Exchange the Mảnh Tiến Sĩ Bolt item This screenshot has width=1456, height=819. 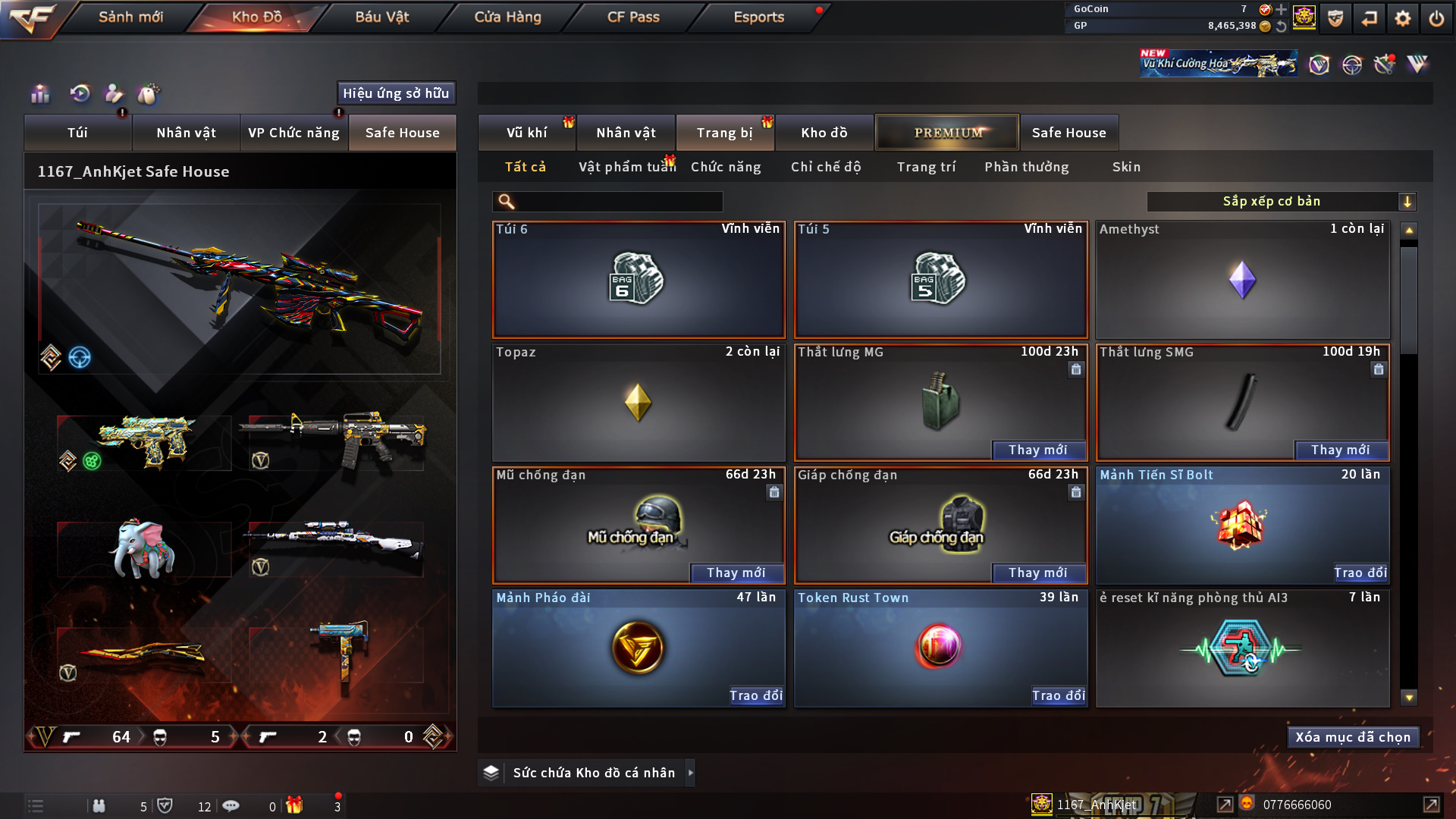[1360, 573]
